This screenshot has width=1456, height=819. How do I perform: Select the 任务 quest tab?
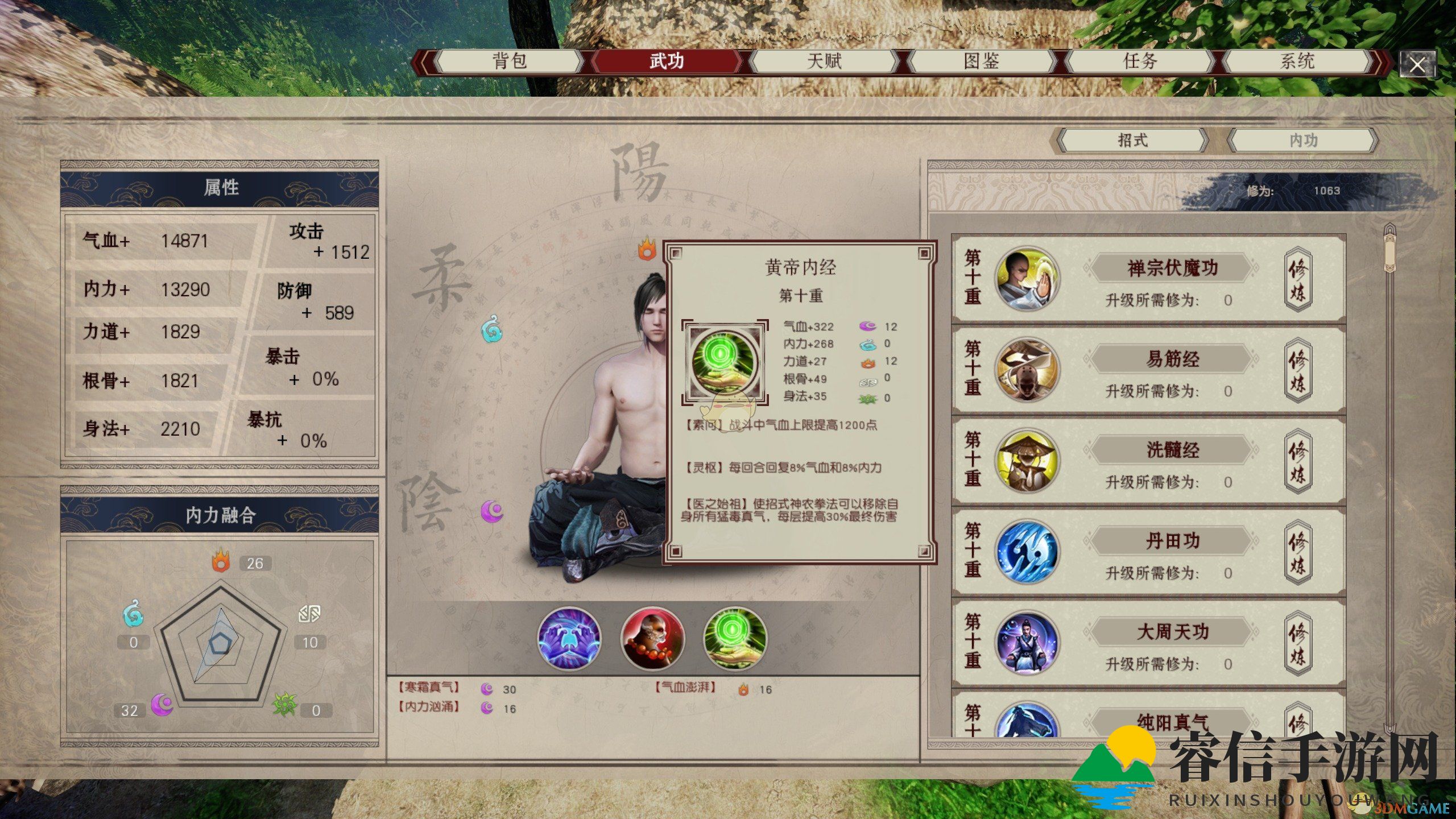click(x=1140, y=61)
